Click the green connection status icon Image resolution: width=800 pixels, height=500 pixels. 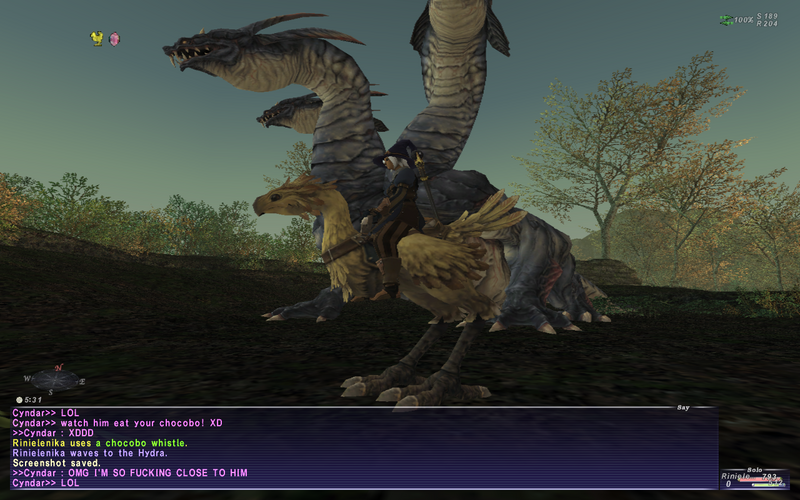[725, 19]
